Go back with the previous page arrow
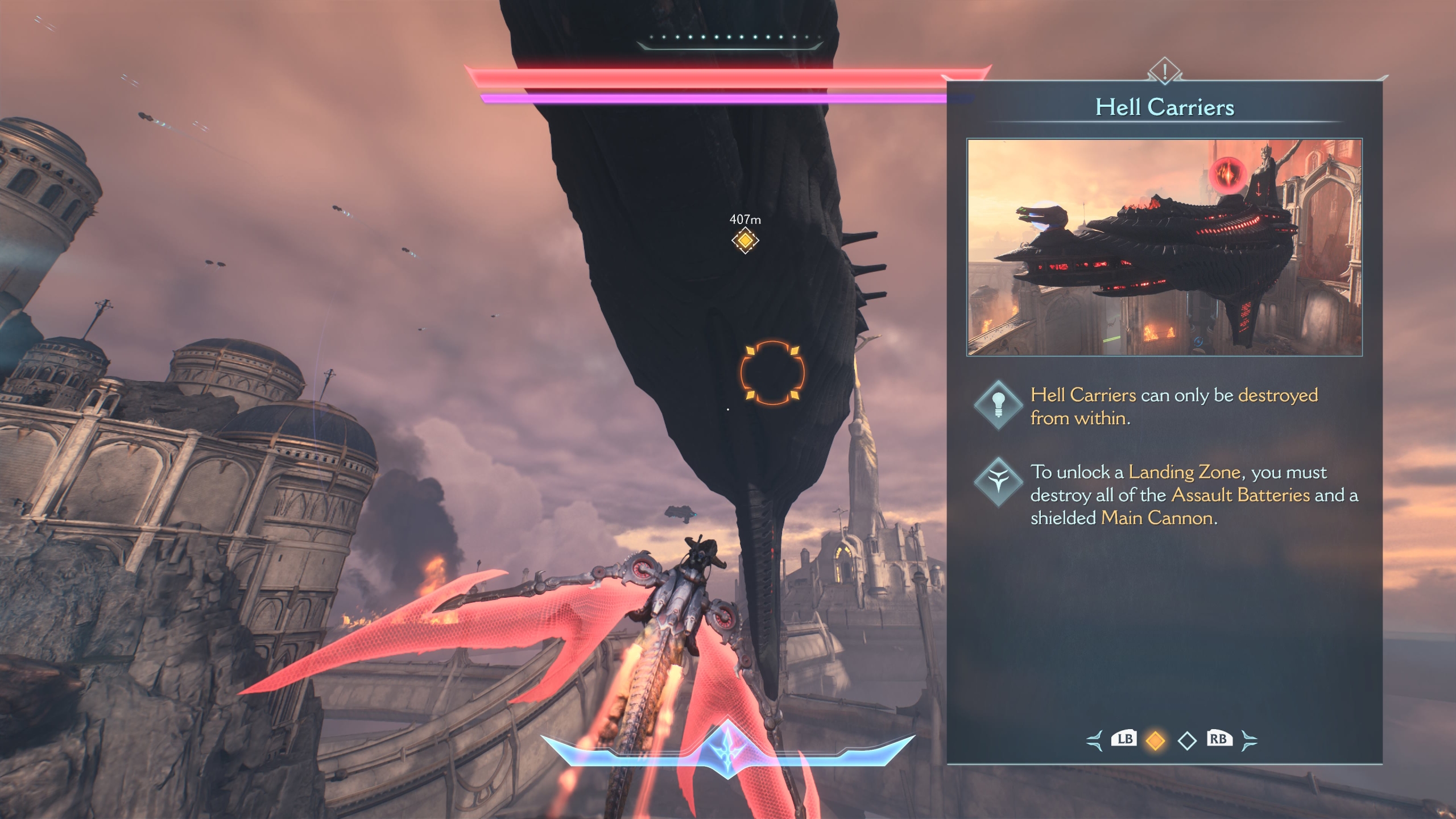 point(1094,741)
